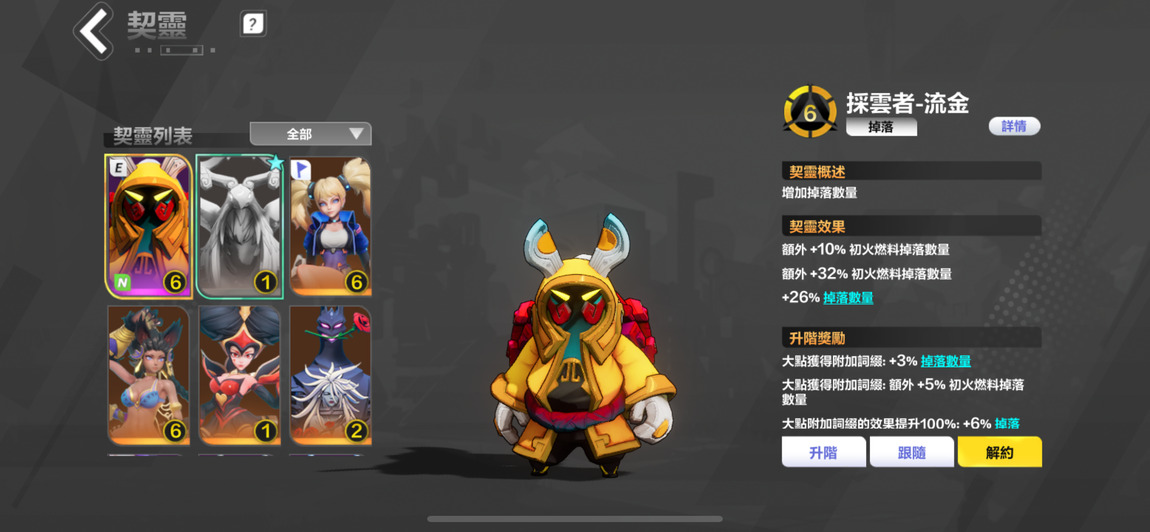Screen dimensions: 1150x532
Task: Open the 詳情 details button
Action: pyautogui.click(x=1014, y=126)
